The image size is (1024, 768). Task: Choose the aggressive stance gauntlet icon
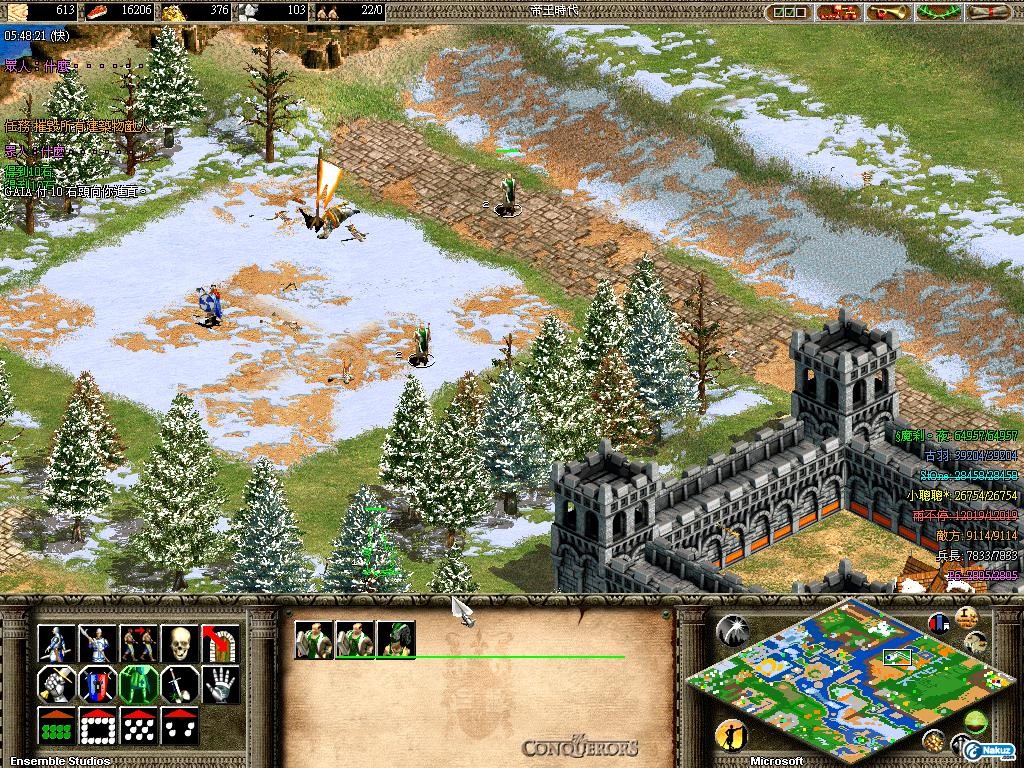coord(56,685)
